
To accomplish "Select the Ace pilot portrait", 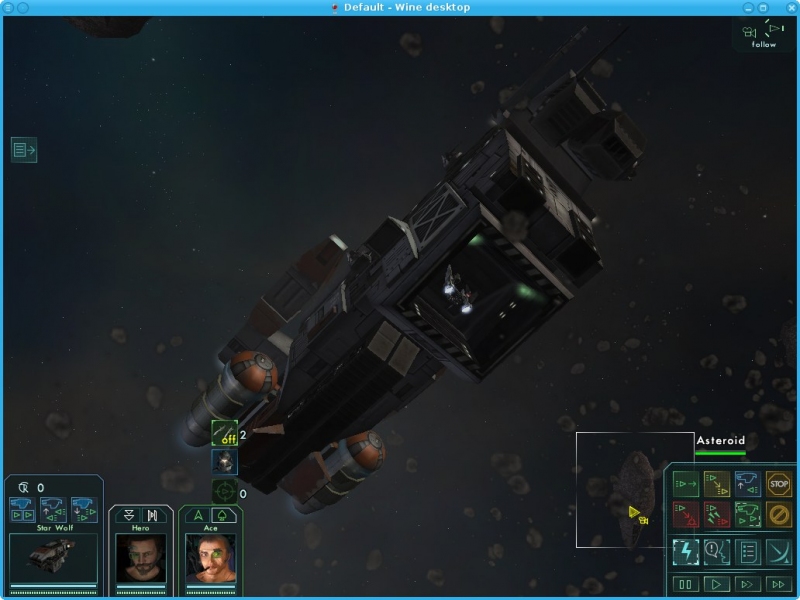I will click(210, 558).
